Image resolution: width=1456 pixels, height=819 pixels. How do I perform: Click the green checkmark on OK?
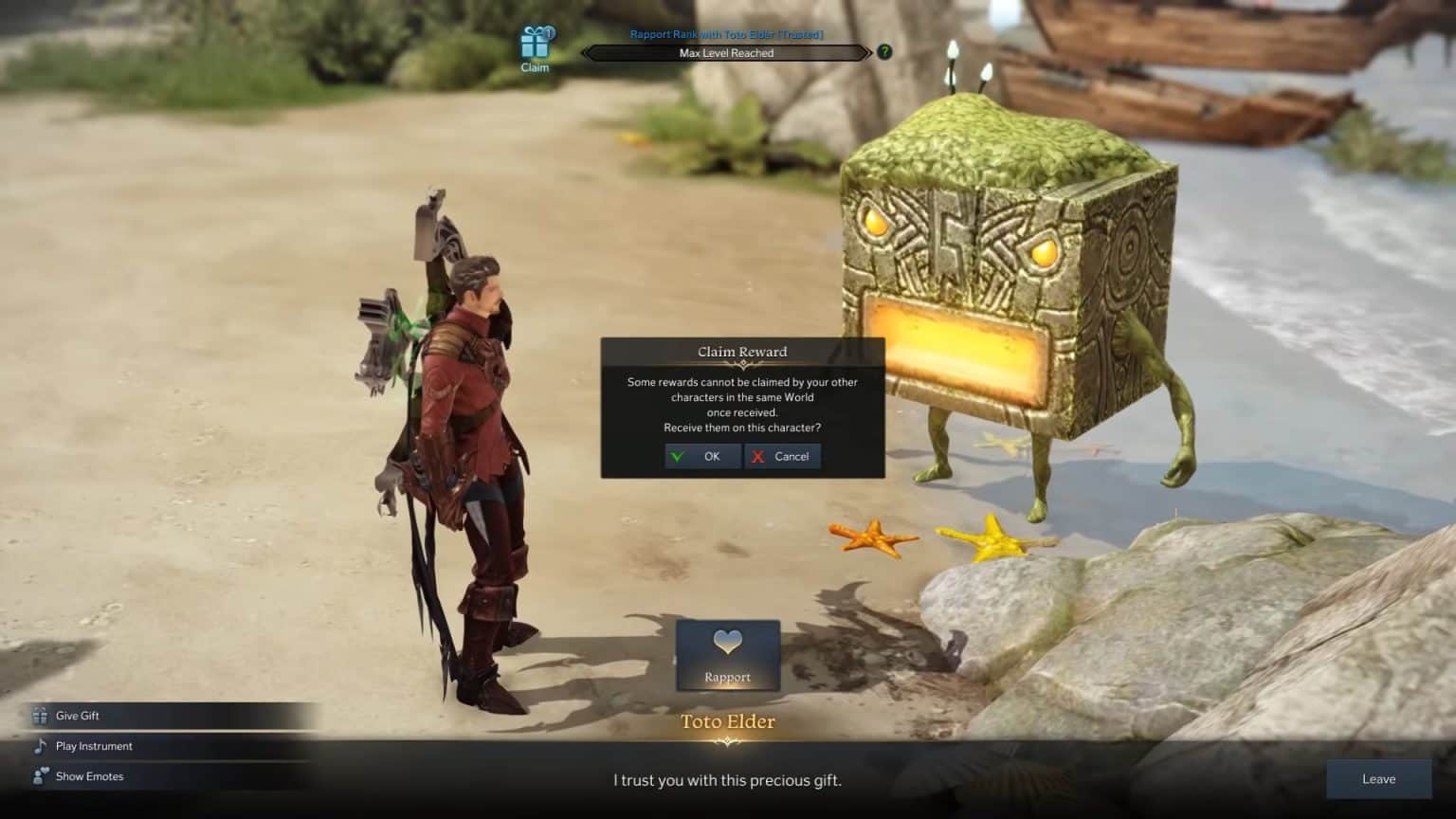(678, 456)
